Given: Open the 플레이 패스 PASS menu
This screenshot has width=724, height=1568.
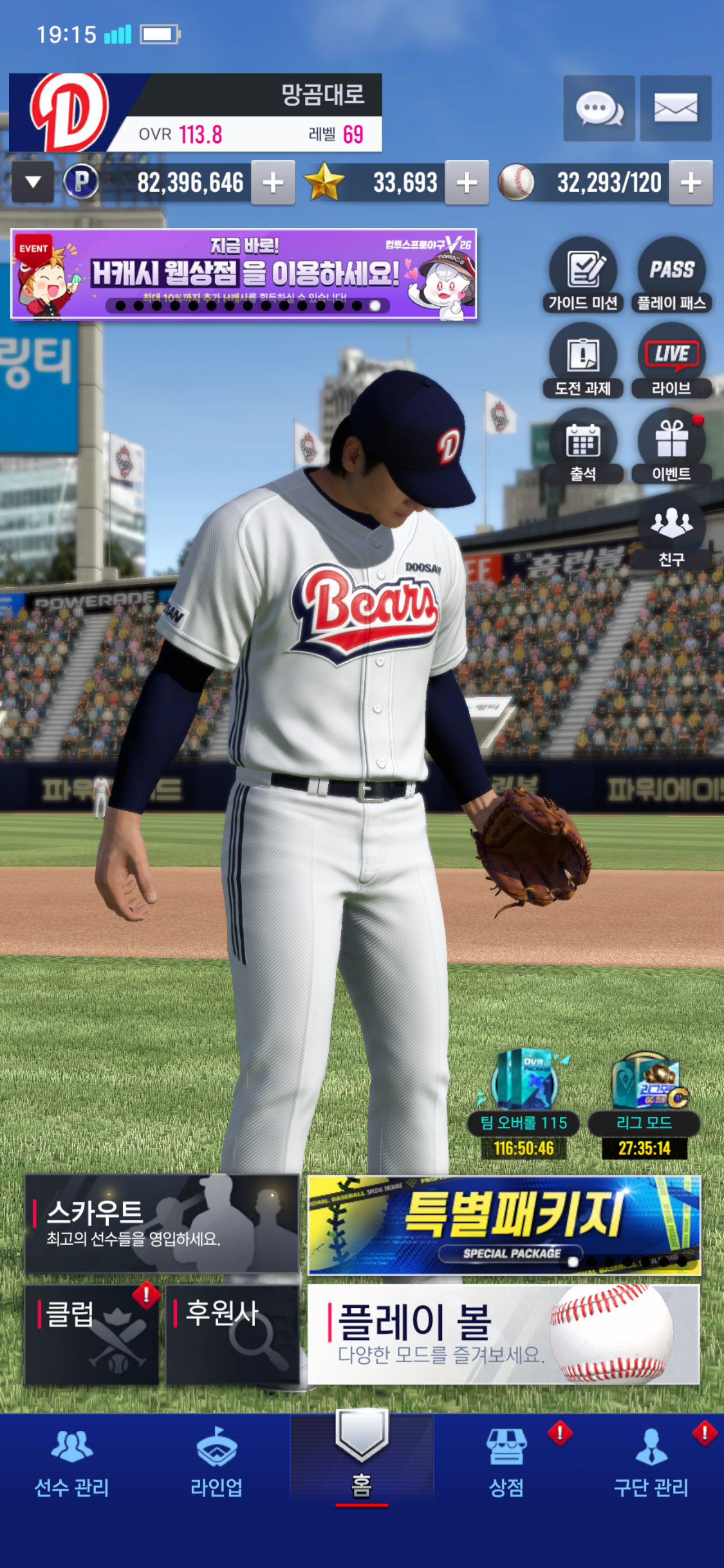Looking at the screenshot, I should [x=671, y=275].
